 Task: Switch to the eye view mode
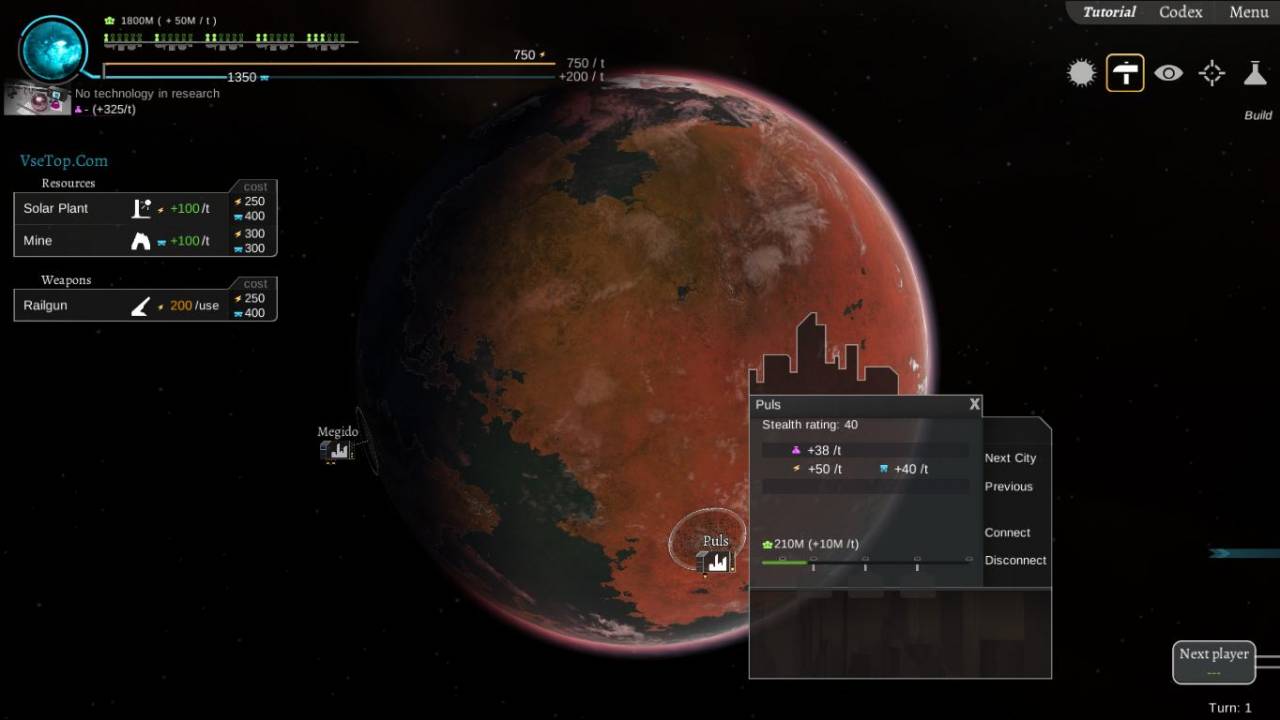coord(1168,73)
